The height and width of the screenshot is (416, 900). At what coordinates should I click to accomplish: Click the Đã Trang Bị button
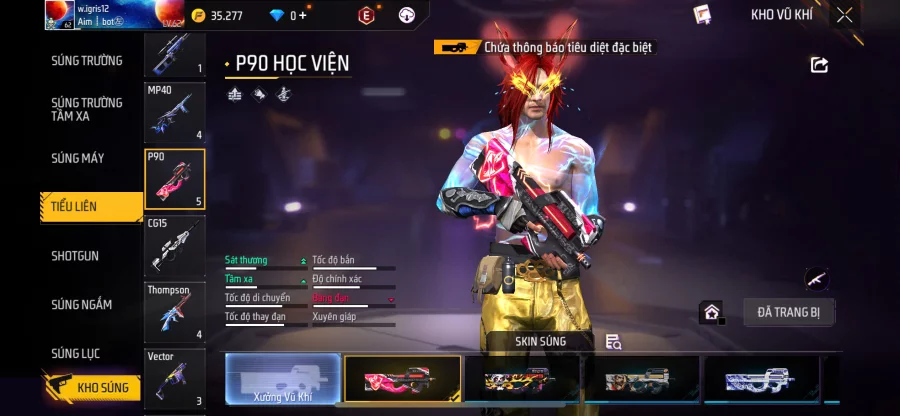788,312
